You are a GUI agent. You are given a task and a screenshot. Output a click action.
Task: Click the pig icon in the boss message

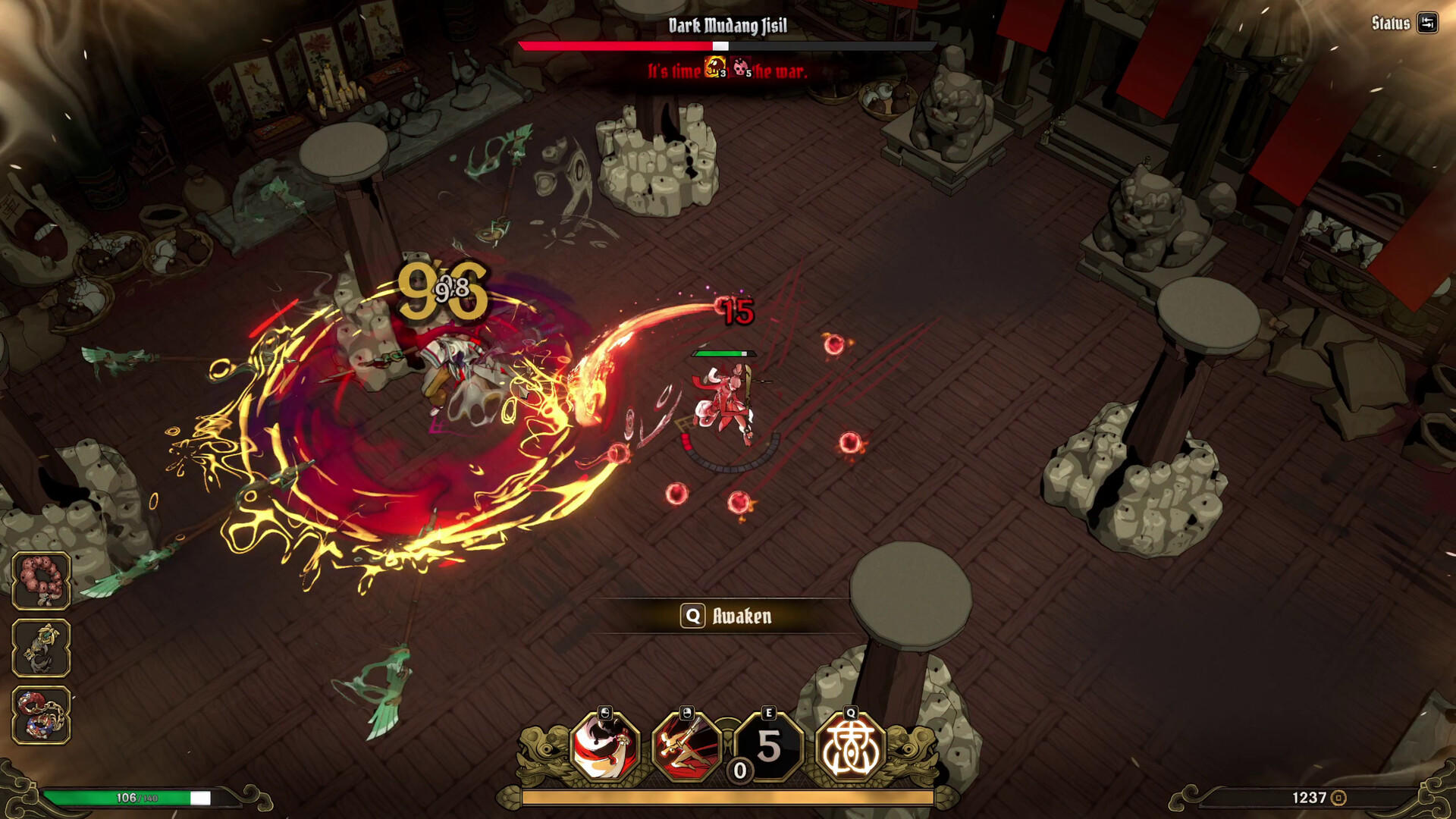740,68
